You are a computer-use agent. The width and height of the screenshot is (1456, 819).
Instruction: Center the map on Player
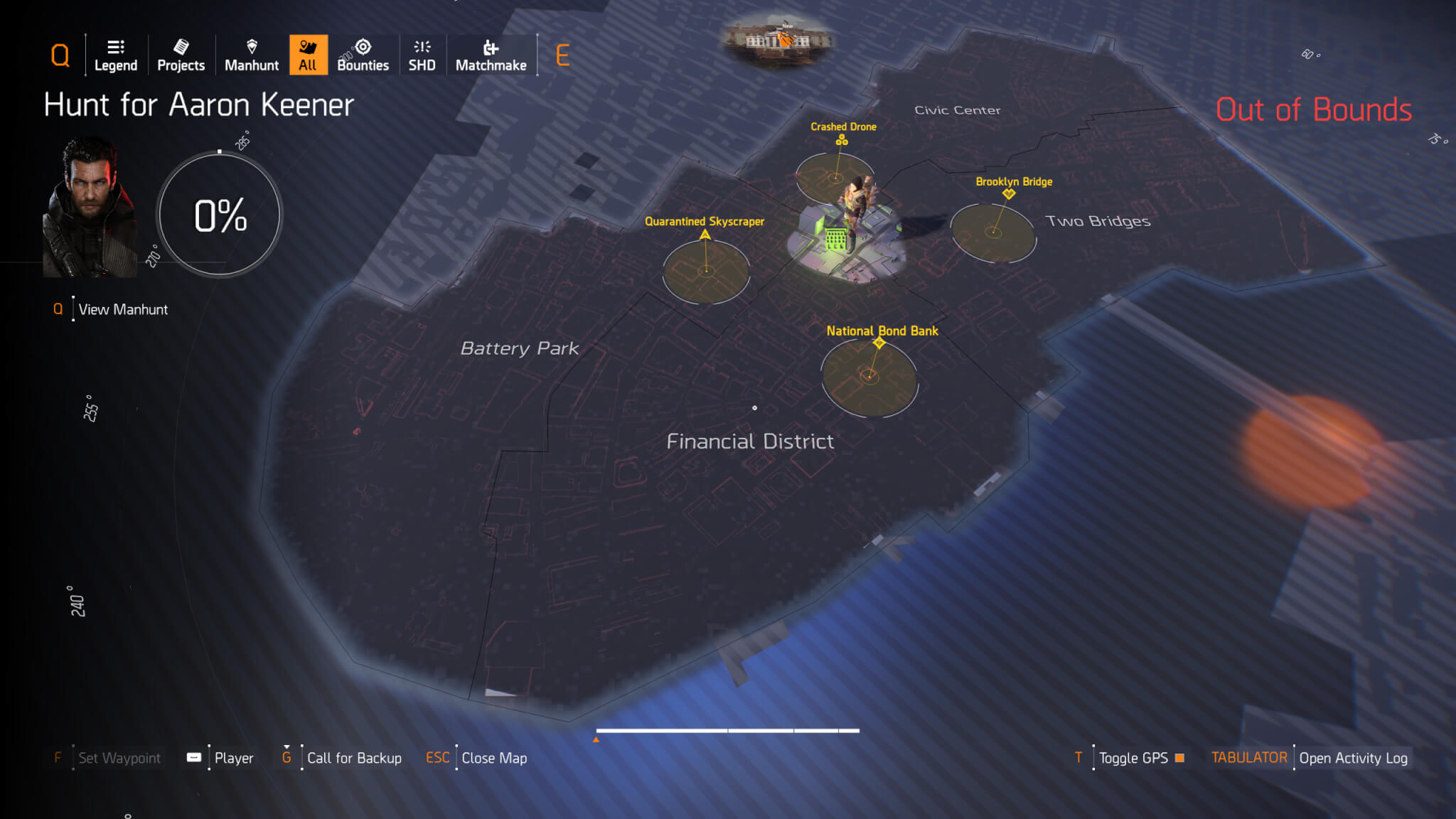pos(233,758)
